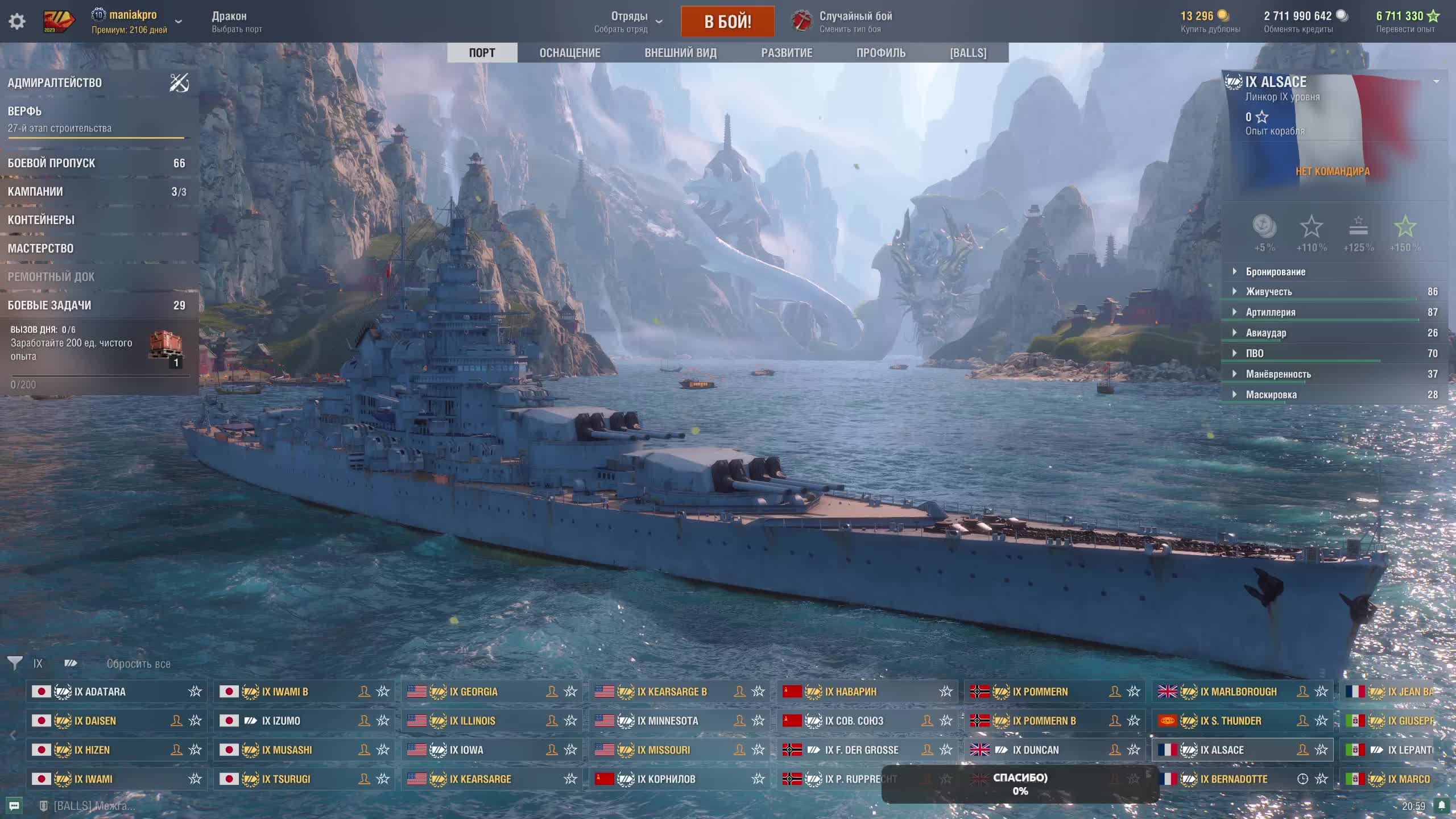Assign a commander via НЕТ КОМАНДИРА
This screenshot has height=819, width=1456.
coord(1332,171)
